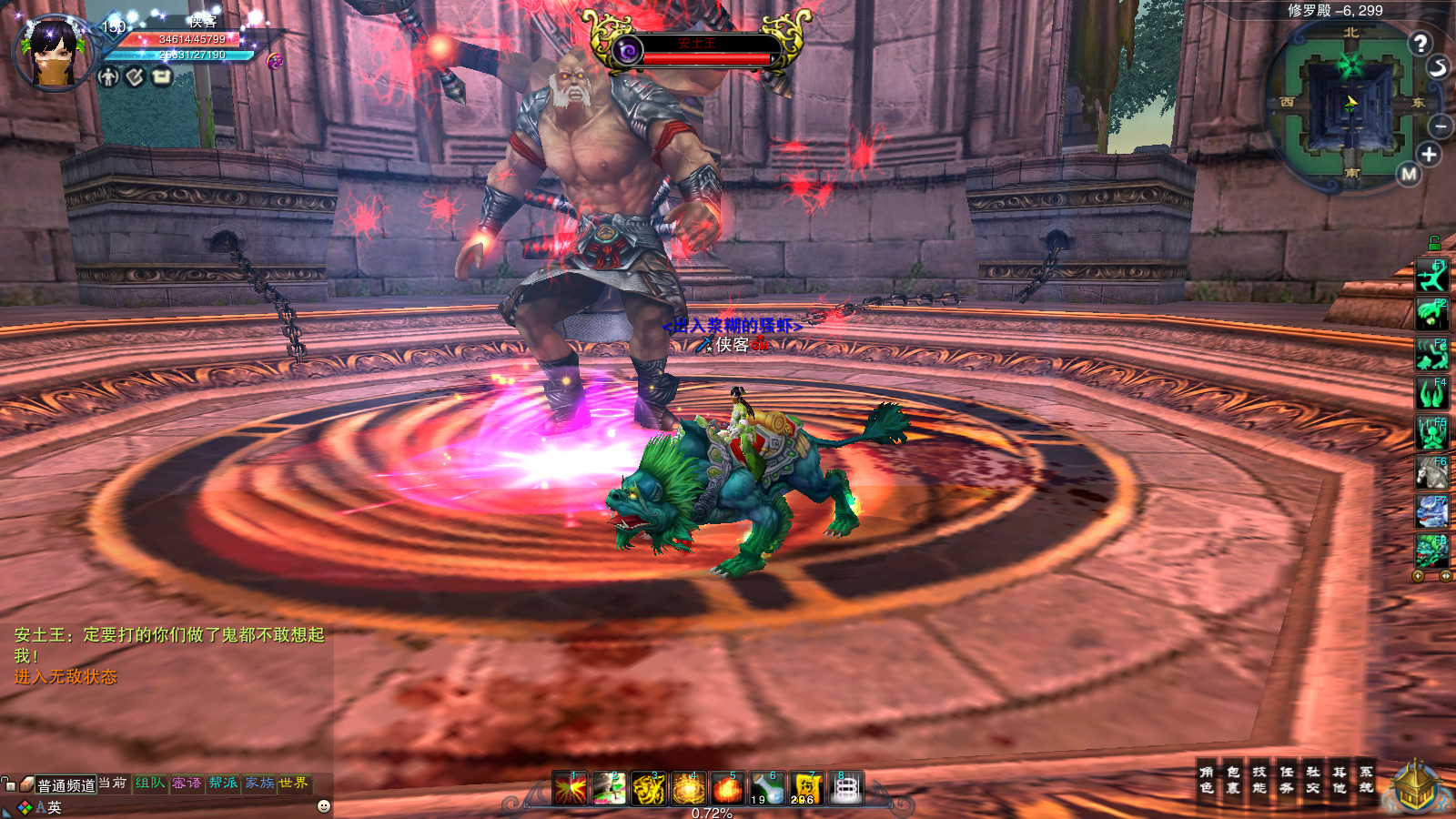The height and width of the screenshot is (819, 1456).
Task: Switch to the 世界 world chat tab
Action: tap(293, 784)
